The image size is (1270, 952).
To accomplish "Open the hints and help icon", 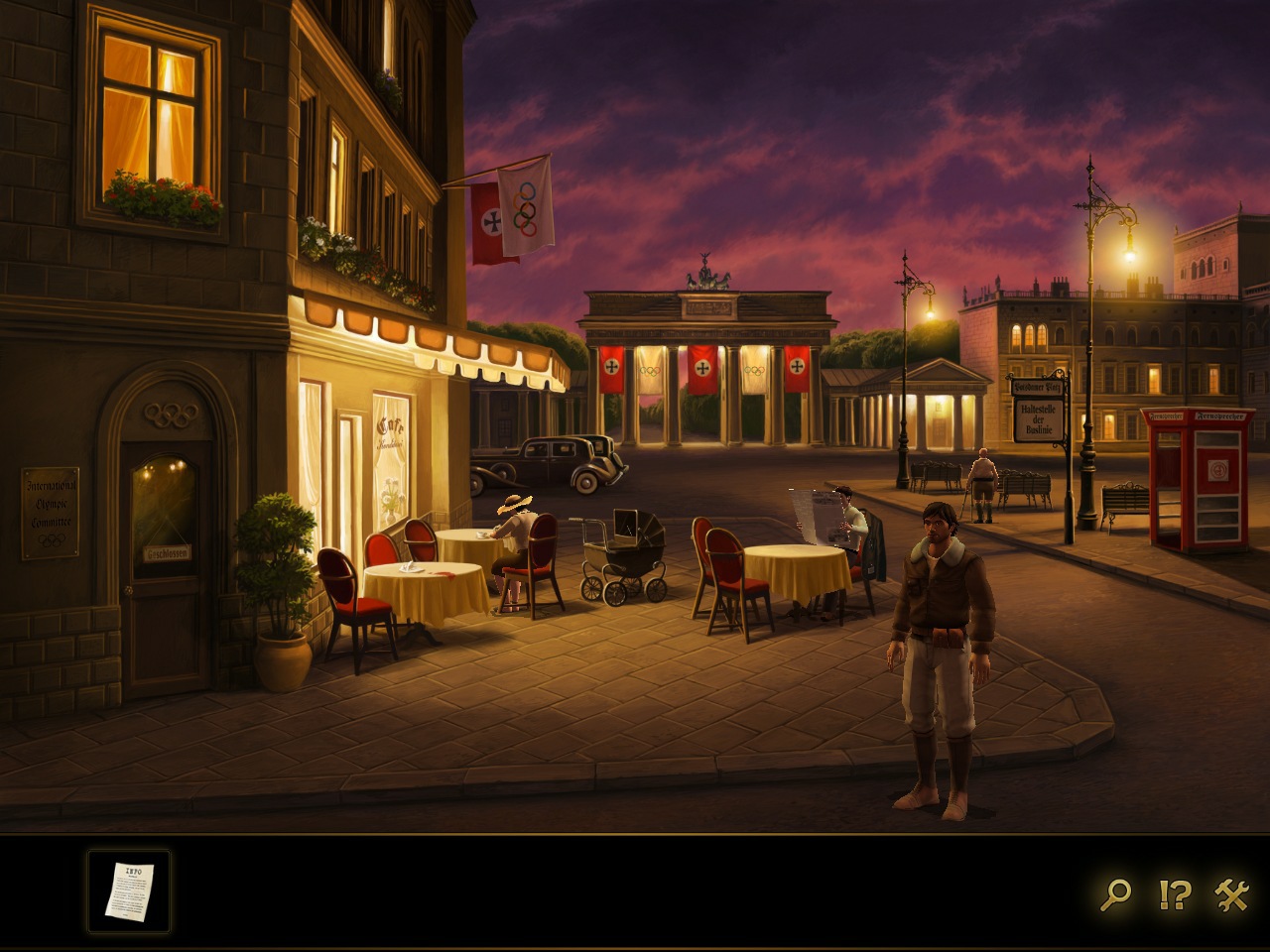I will pos(1174,894).
